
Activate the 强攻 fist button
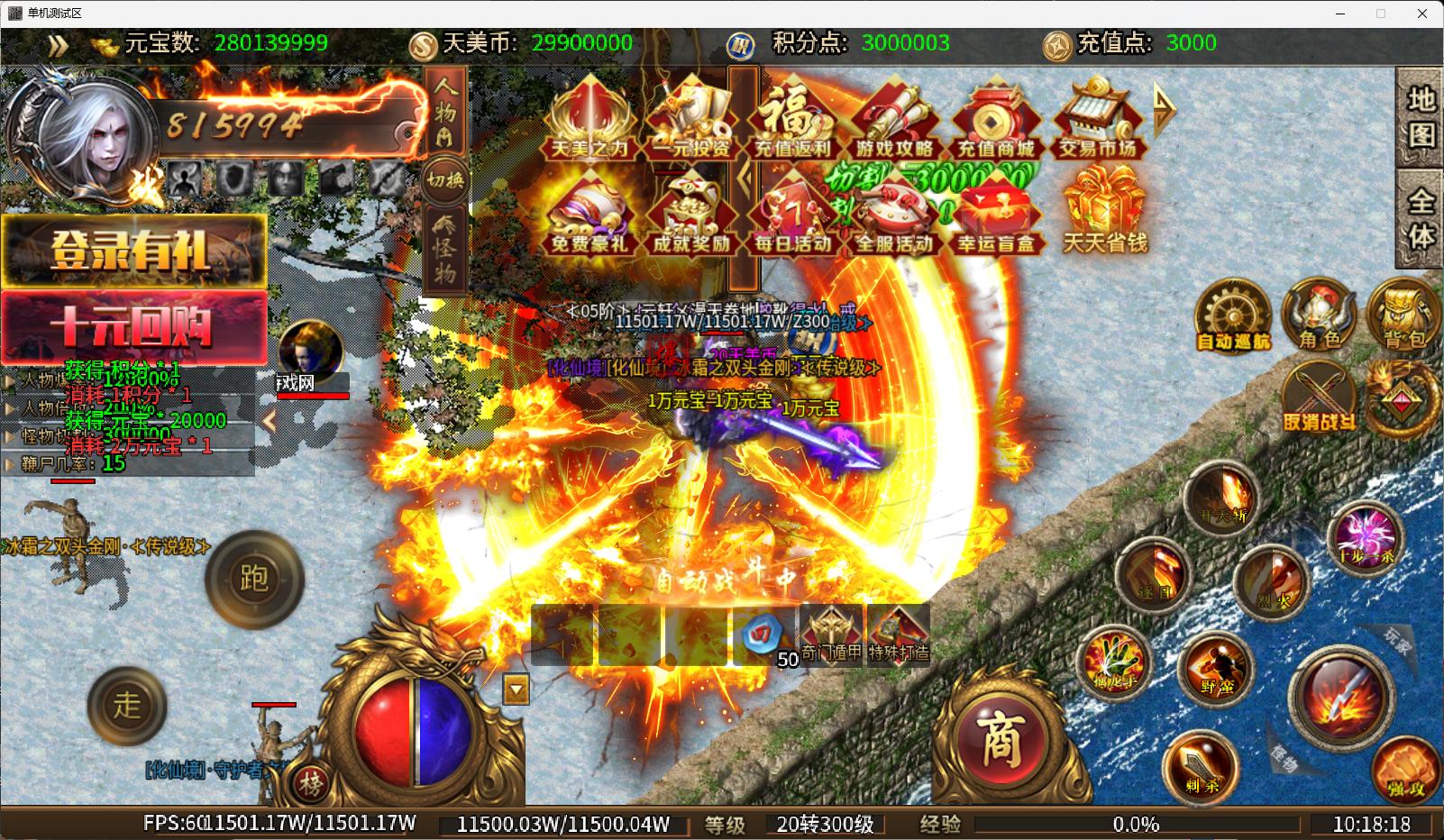click(x=1406, y=768)
